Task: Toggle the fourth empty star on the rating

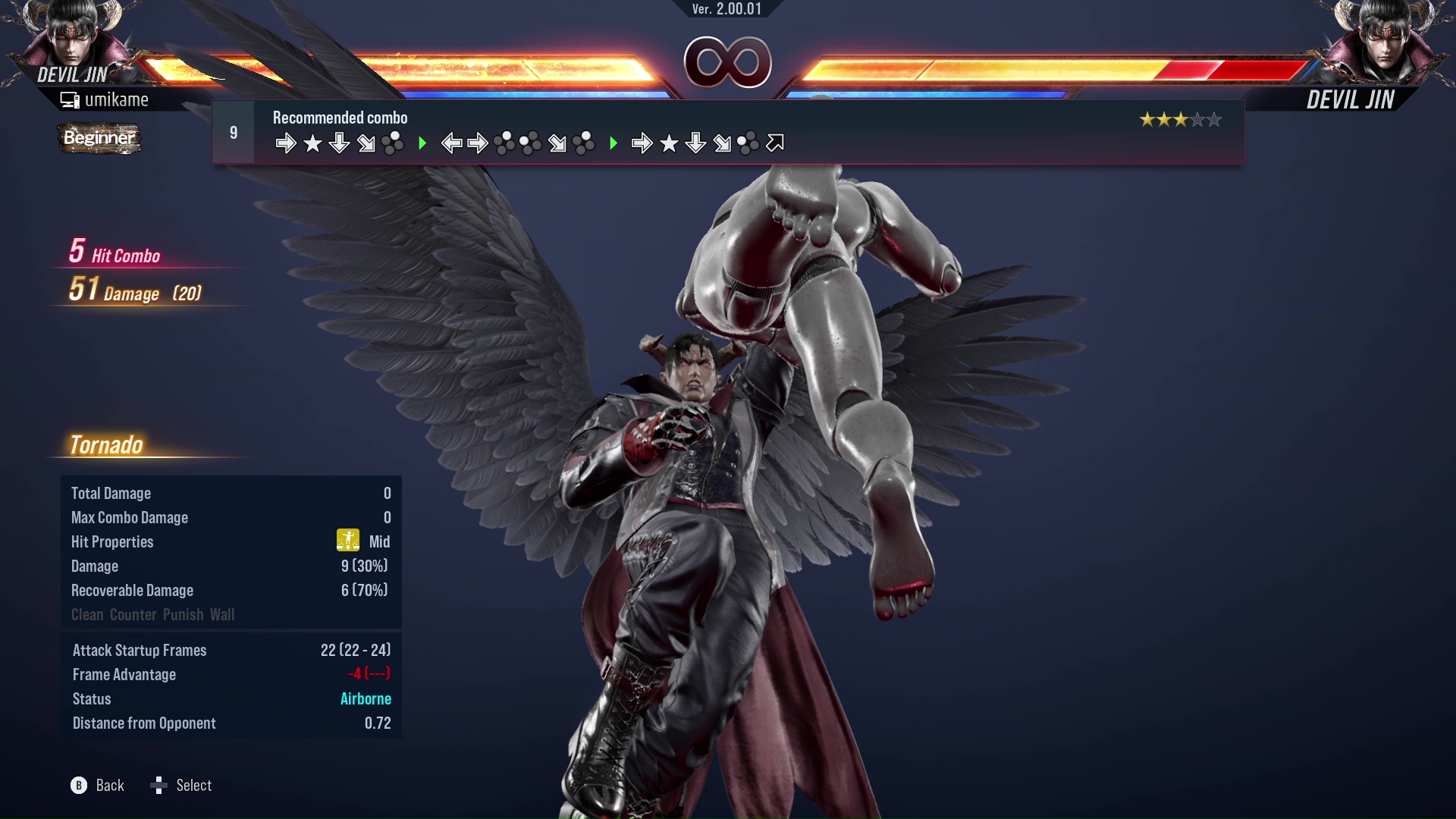Action: click(1197, 119)
